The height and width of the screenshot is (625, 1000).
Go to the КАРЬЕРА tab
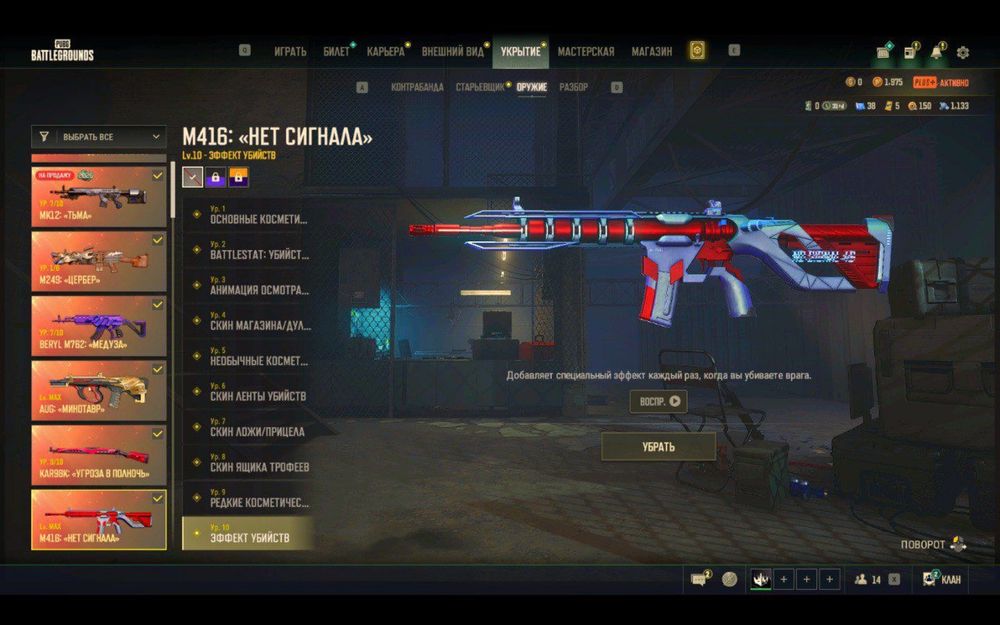385,51
